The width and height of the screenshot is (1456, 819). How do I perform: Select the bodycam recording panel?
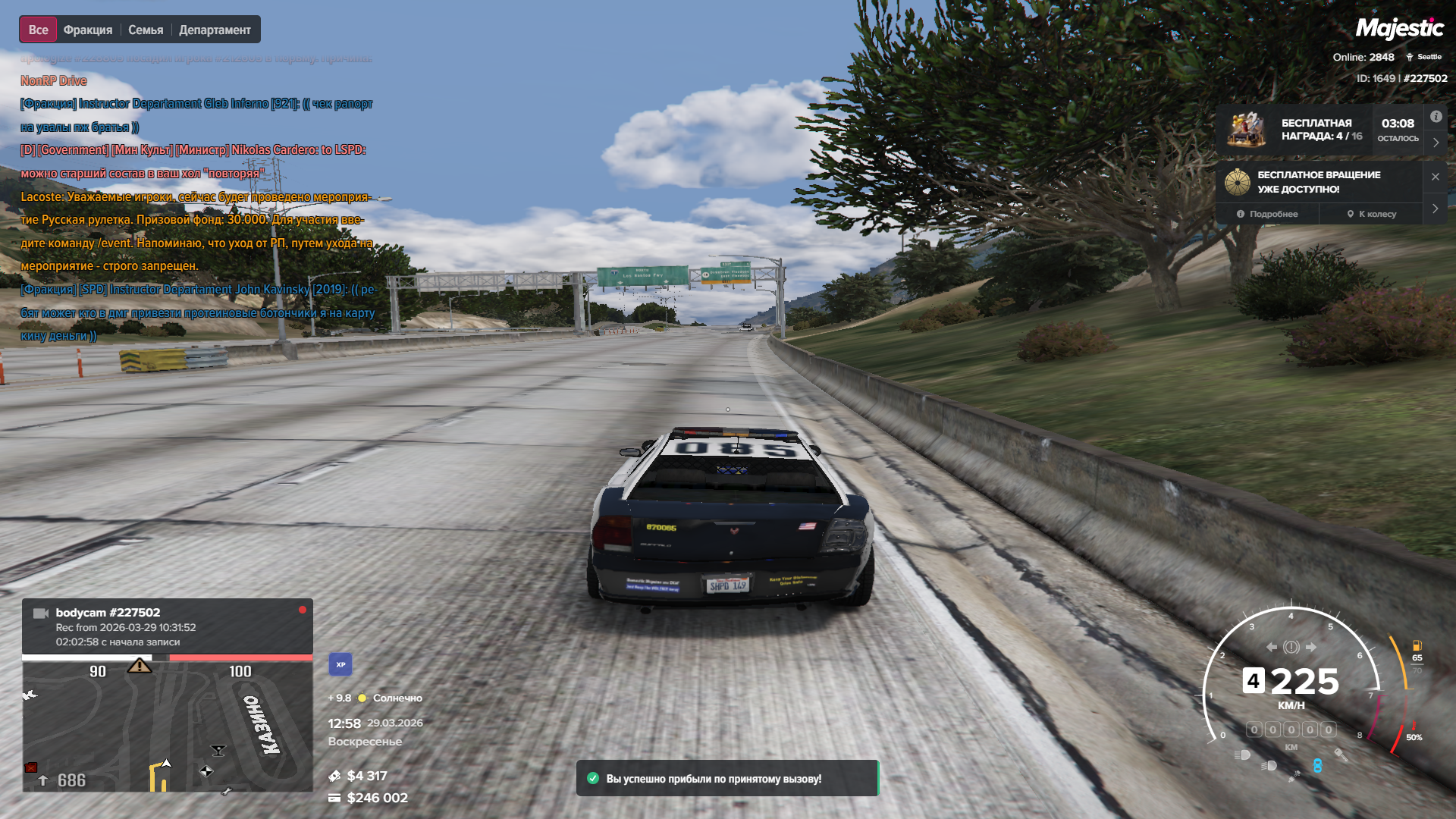click(167, 626)
